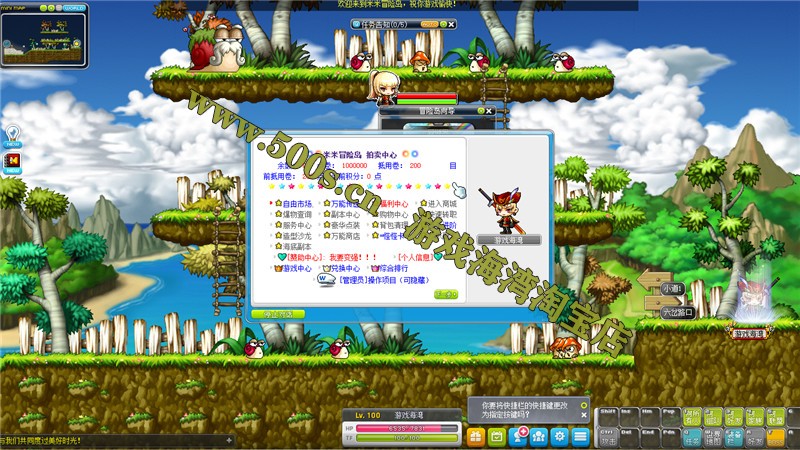Screen dimensions: 800x450
Task: Open the three-line main menu button
Action: point(581,435)
